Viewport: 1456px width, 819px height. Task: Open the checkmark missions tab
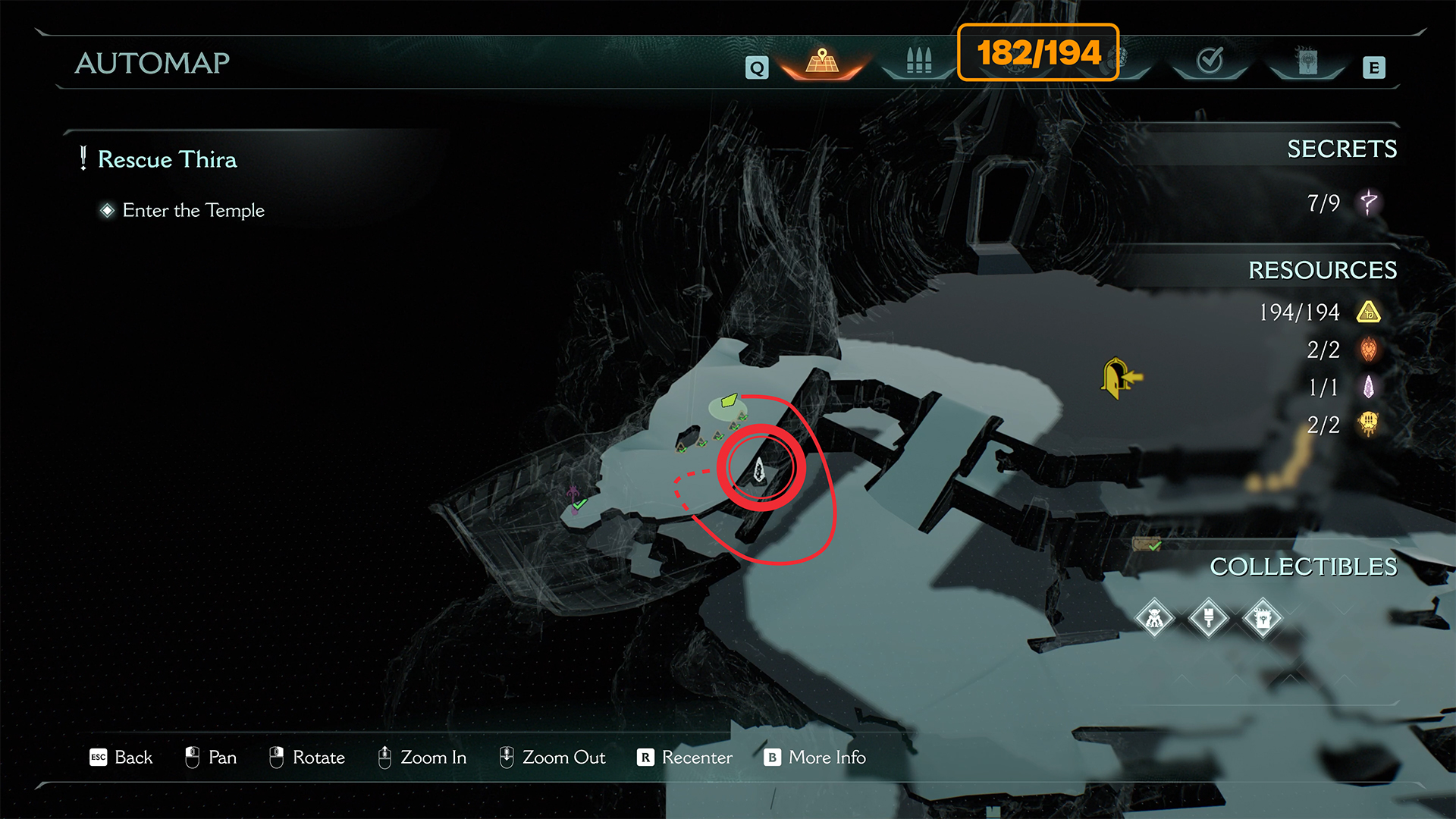pos(1210,61)
